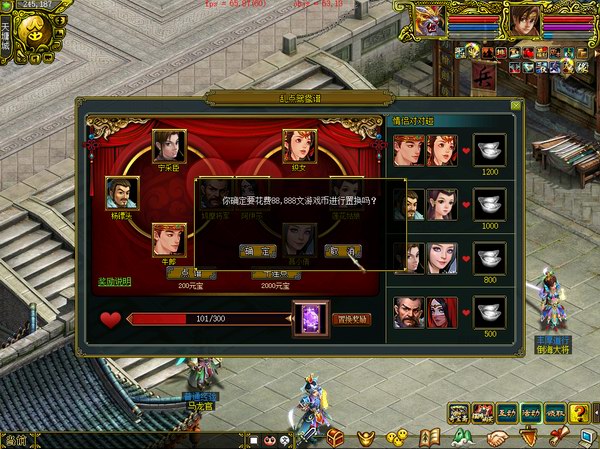Confirm the 88,888 coin exchange with 确定
600x449 pixels.
(260, 251)
